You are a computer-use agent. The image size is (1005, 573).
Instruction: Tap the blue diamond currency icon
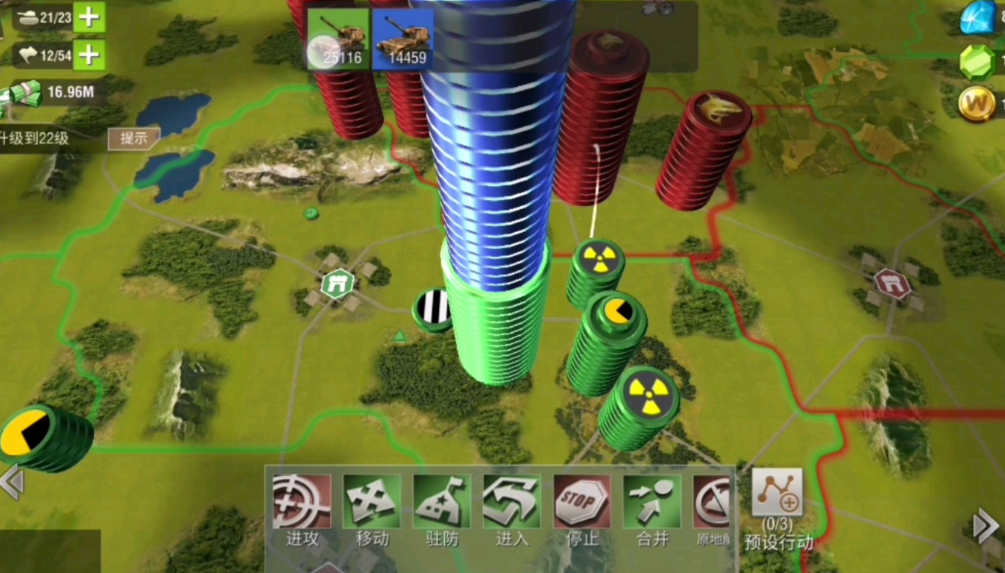979,17
